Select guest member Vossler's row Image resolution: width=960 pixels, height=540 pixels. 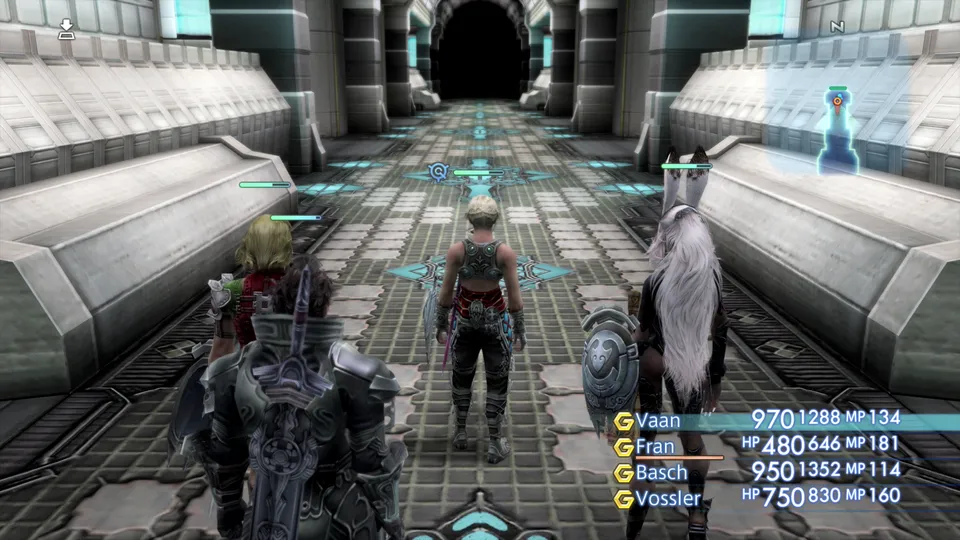(x=668, y=496)
